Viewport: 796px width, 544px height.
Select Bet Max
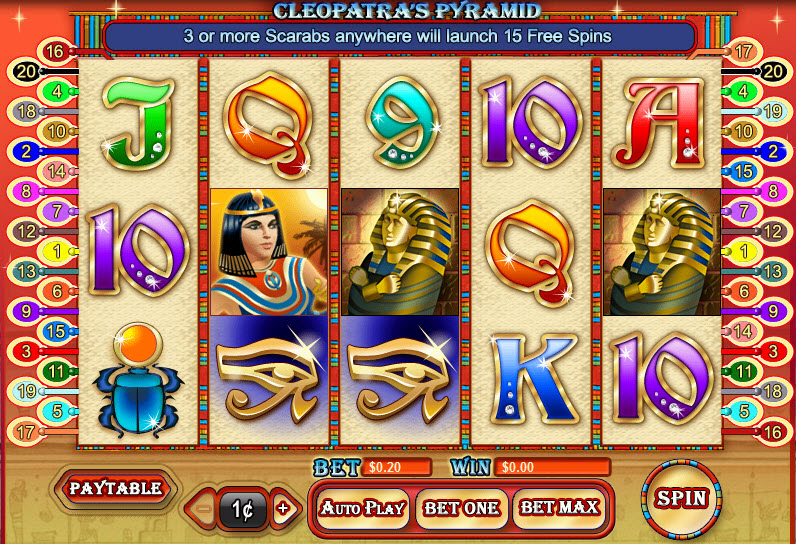(559, 508)
